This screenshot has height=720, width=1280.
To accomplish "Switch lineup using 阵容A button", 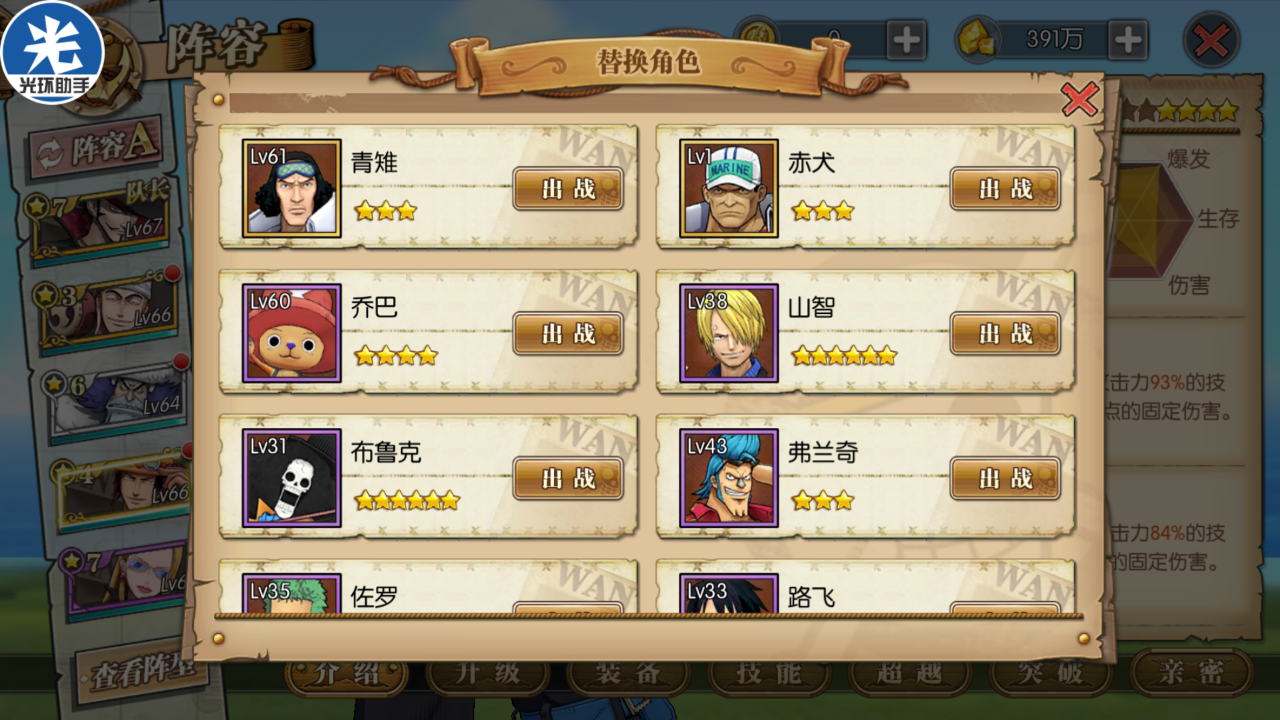I will click(x=97, y=149).
